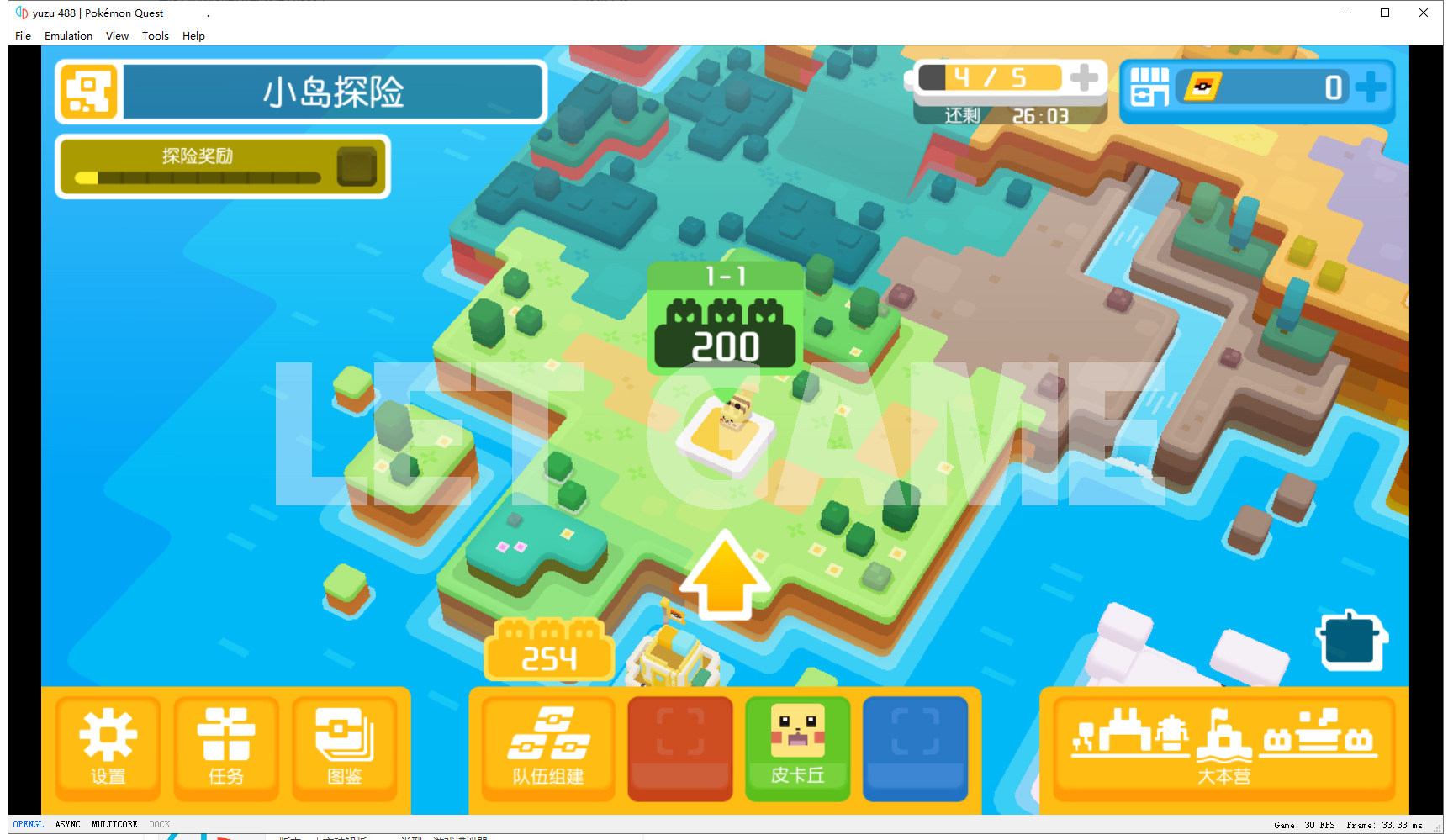Image resolution: width=1448 pixels, height=840 pixels.
Task: Open the 任务 quests button
Action: point(226,747)
